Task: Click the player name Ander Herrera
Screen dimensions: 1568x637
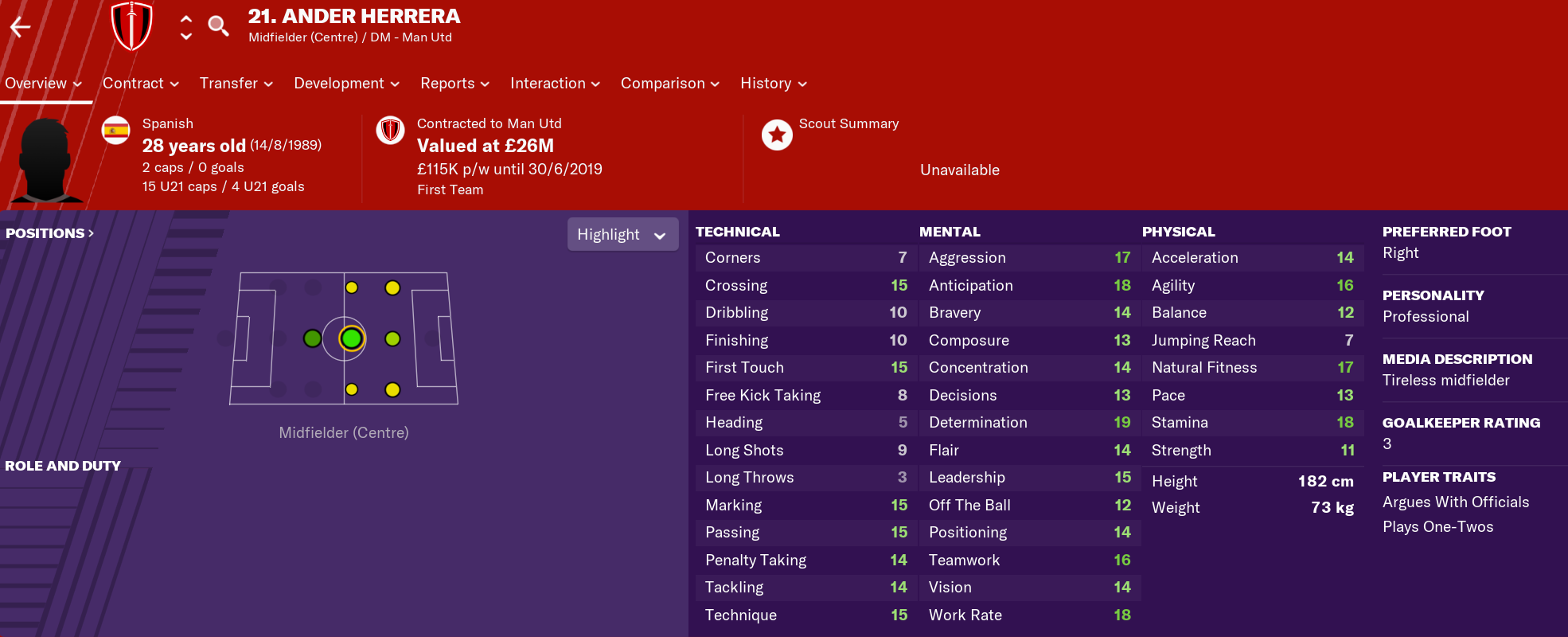Action: click(354, 16)
